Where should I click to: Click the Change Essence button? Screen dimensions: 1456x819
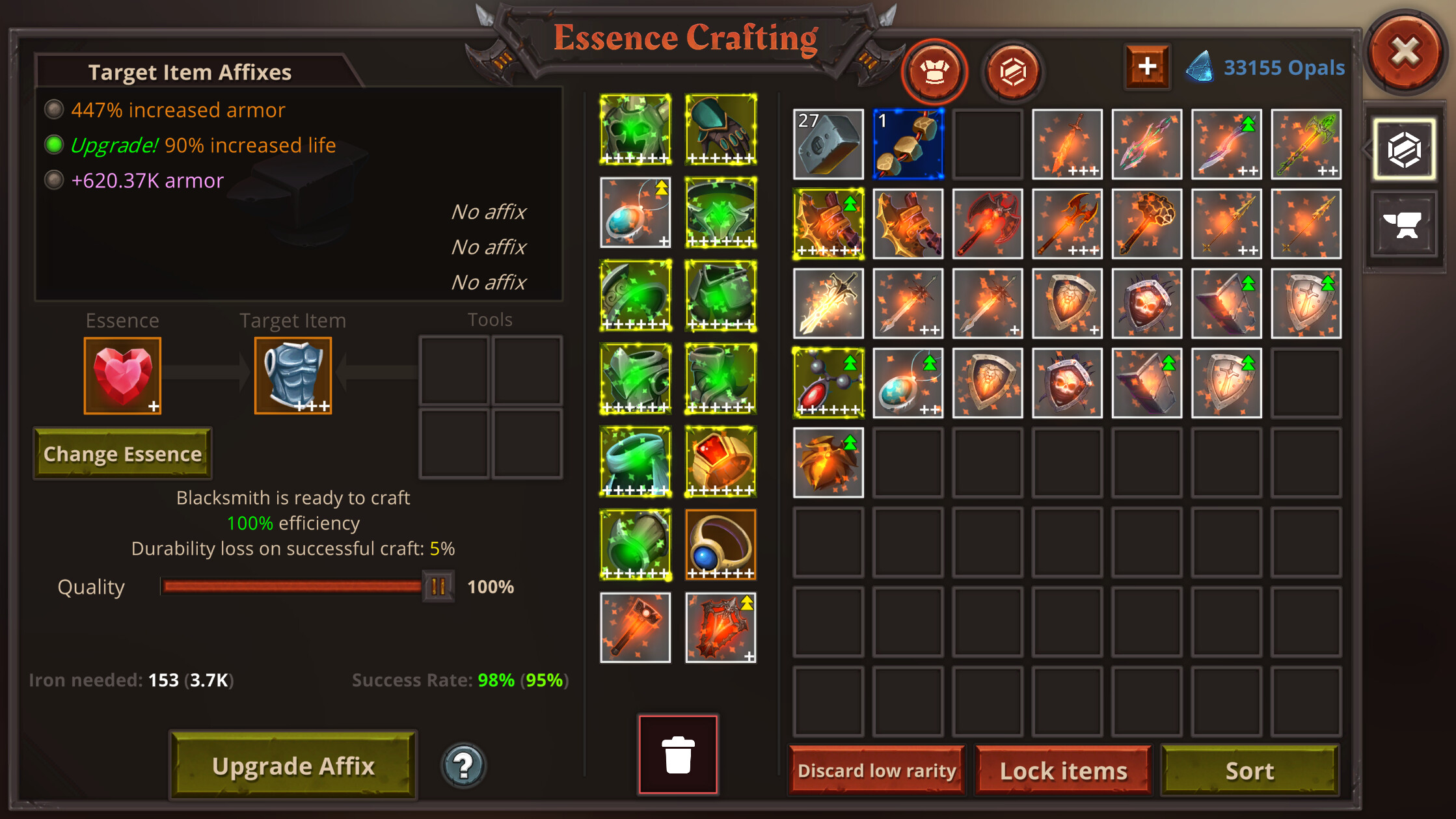click(x=122, y=453)
